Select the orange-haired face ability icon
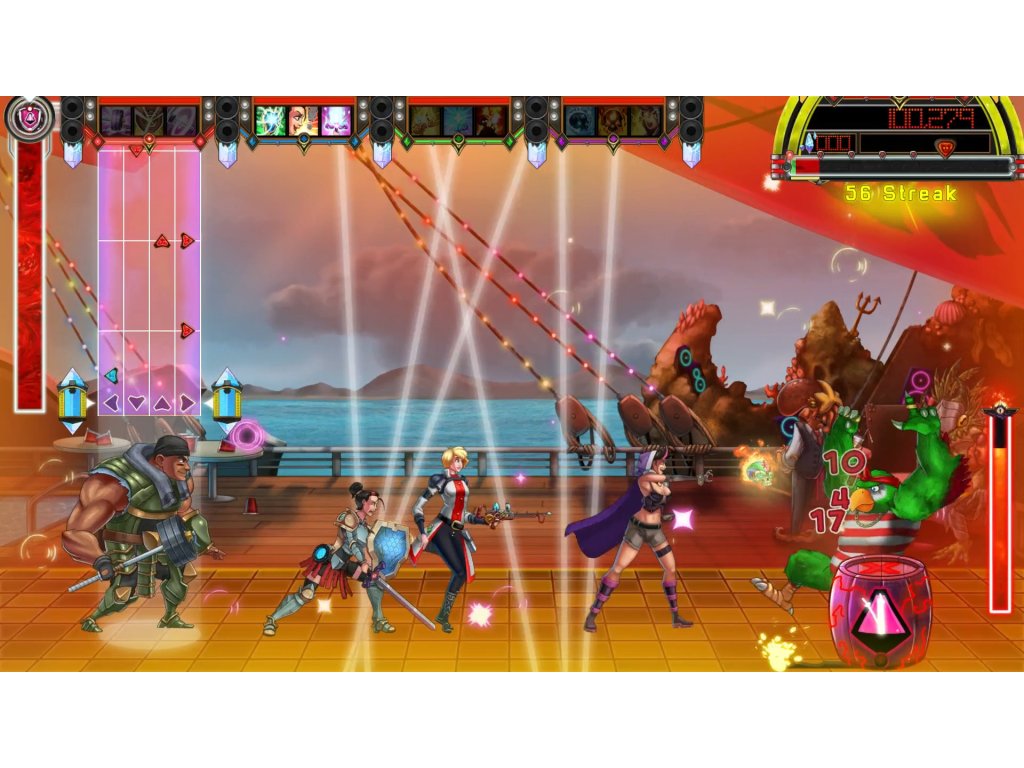Viewport: 1024px width, 768px height. (x=303, y=121)
